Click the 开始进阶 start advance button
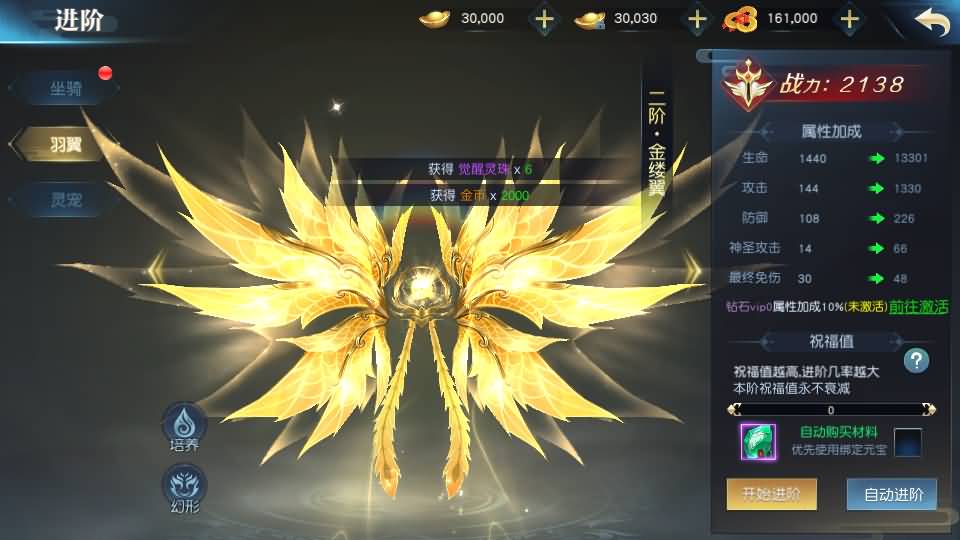960x540 pixels. (x=771, y=494)
